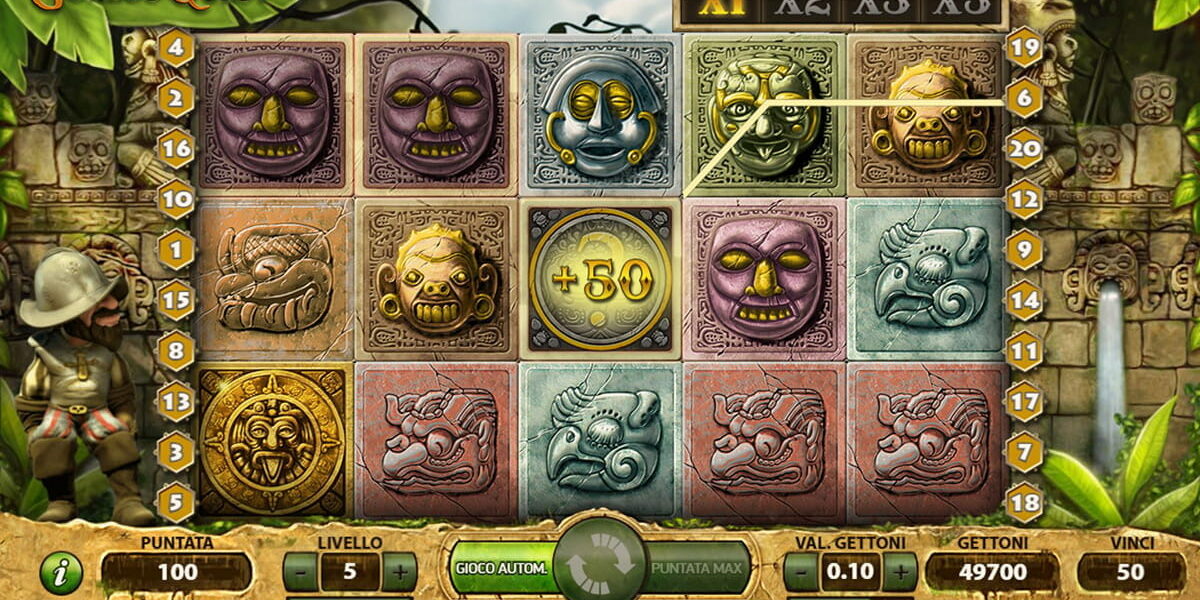Raise the Val. Gettoni coin value
The height and width of the screenshot is (600, 1200).
click(900, 573)
